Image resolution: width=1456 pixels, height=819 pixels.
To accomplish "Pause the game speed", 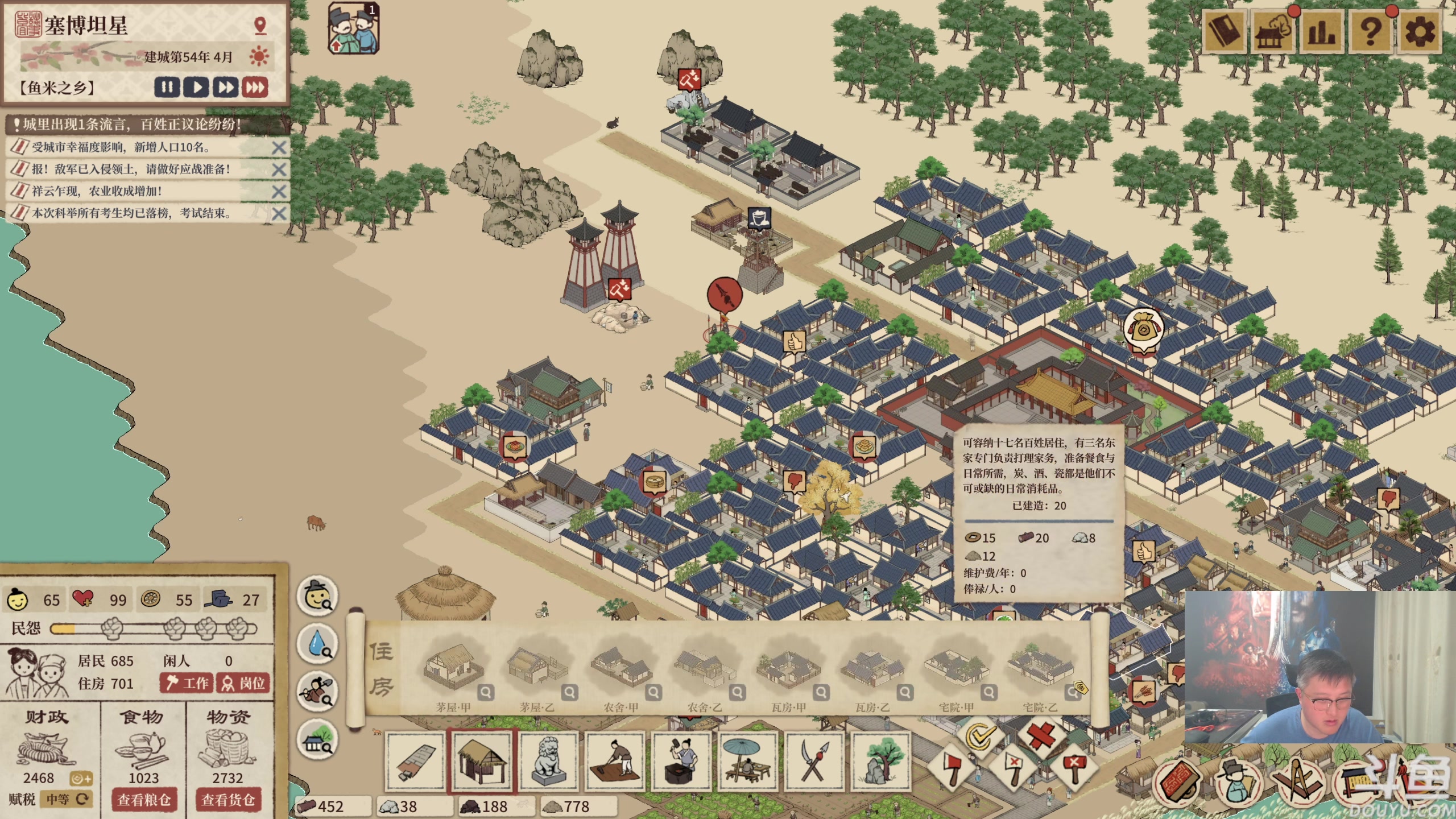I will pos(167,88).
